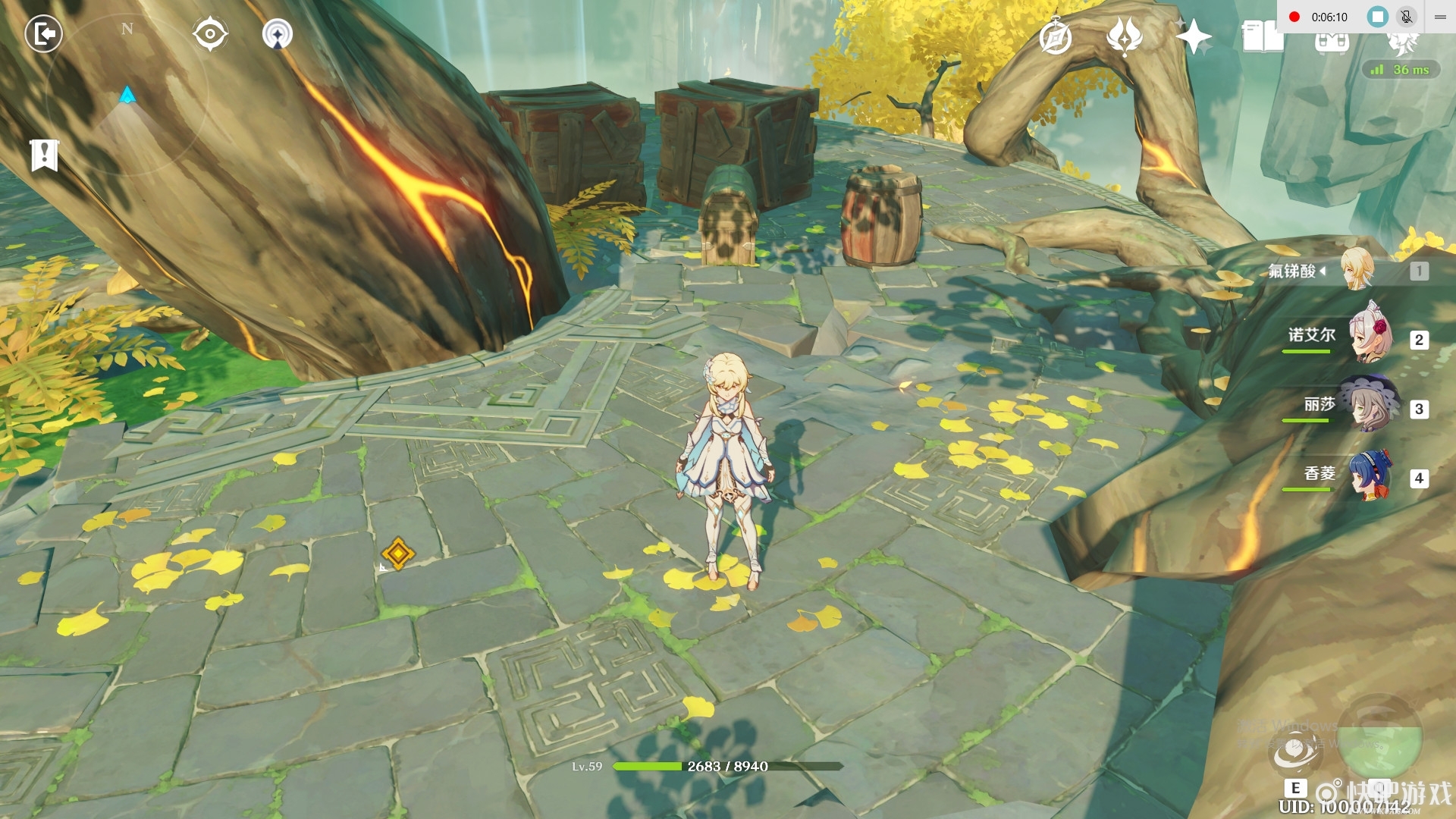Open the winged battle pass icon
This screenshot has height=819, width=1456.
tap(1124, 36)
